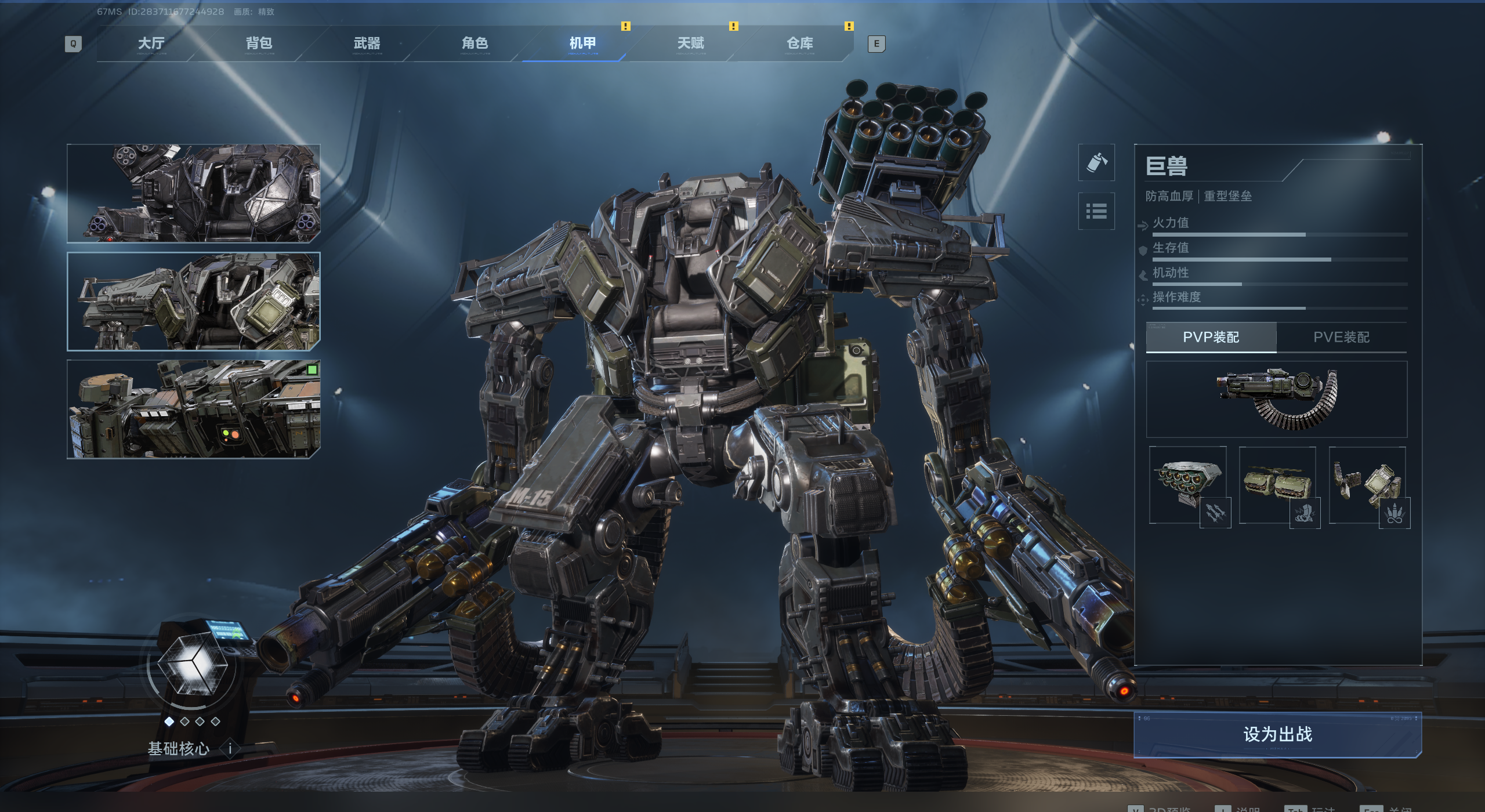
Task: Show the mech details list icon
Action: [1096, 211]
